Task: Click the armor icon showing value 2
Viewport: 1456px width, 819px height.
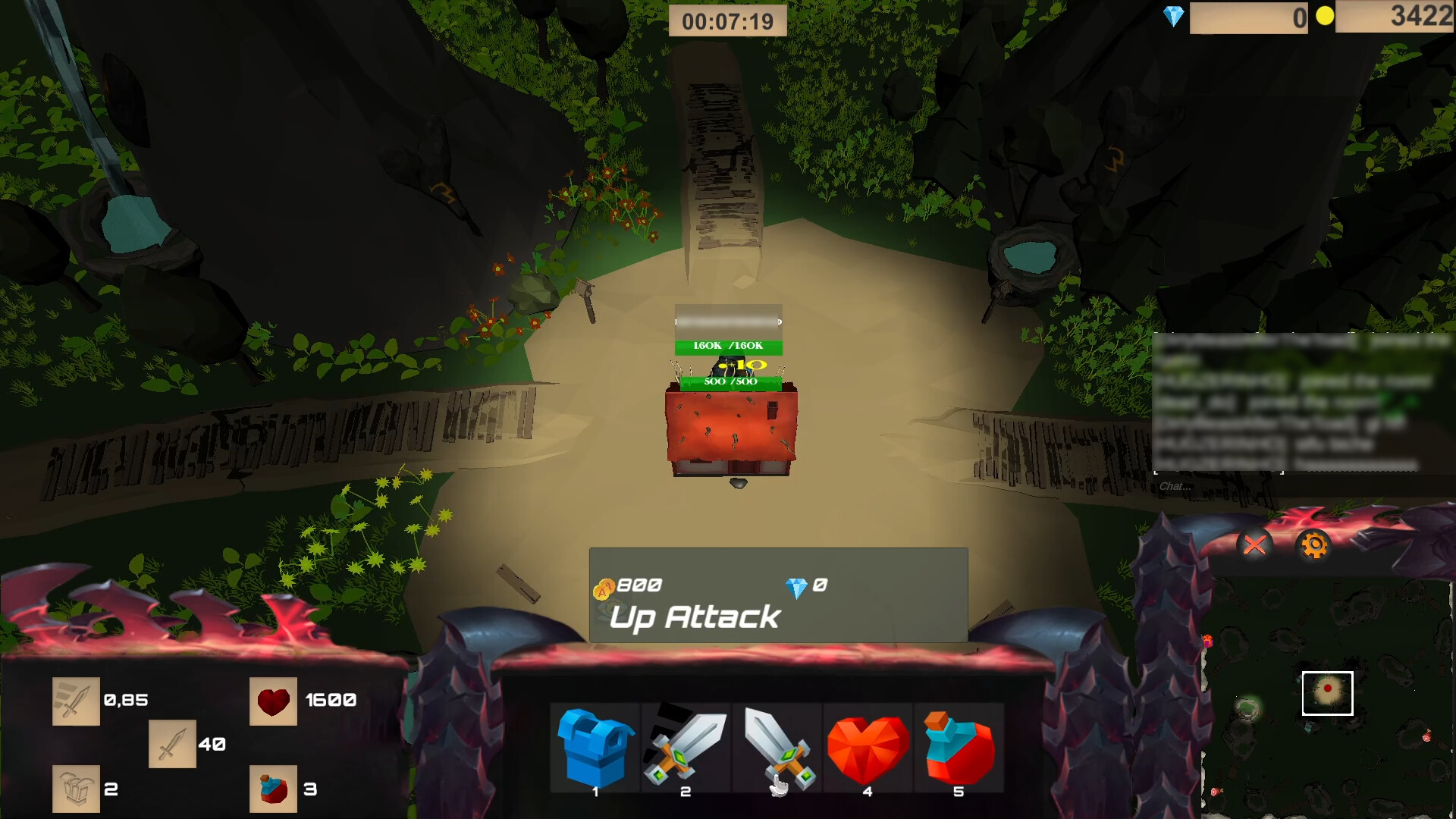Action: (76, 789)
